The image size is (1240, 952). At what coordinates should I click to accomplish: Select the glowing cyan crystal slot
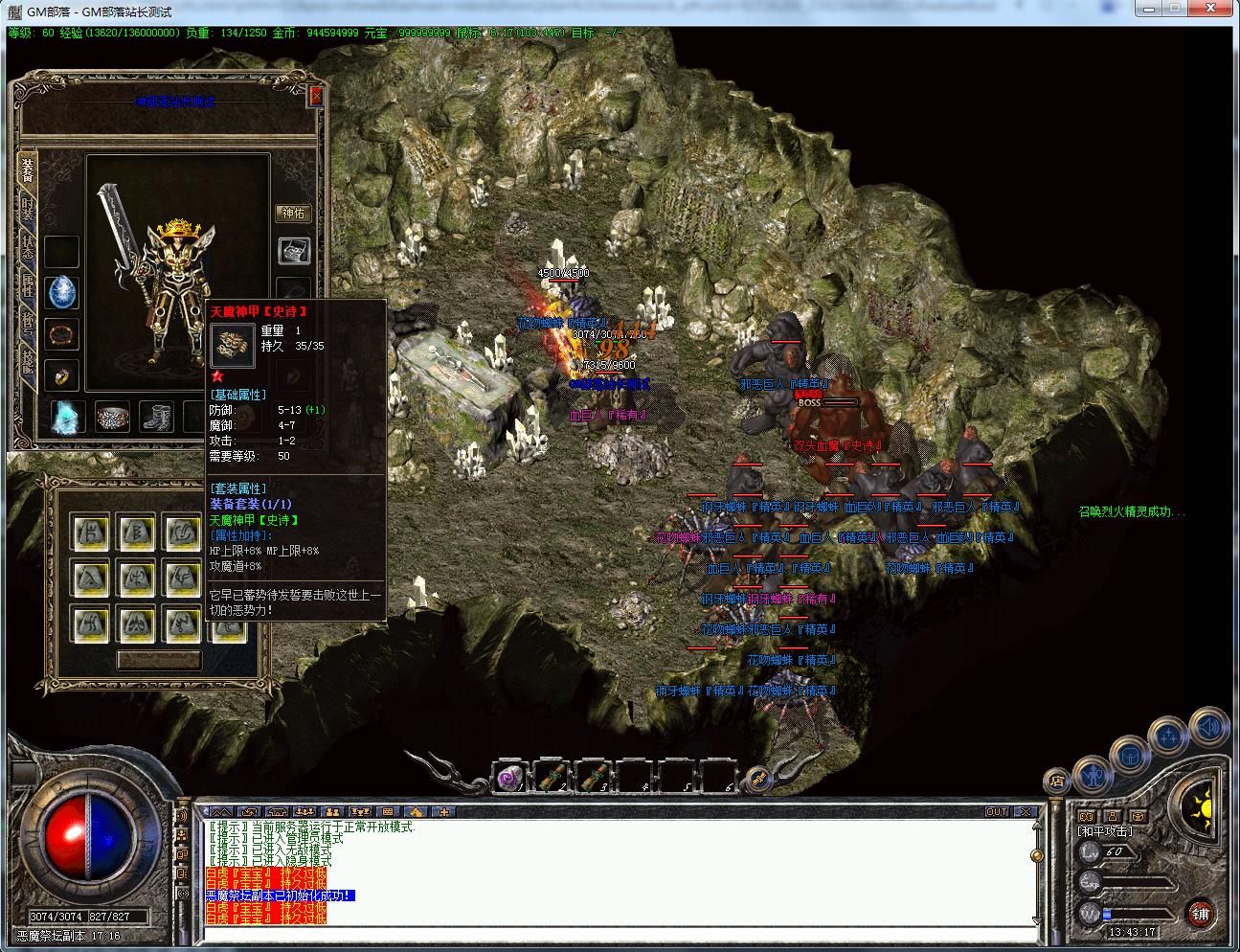coord(67,417)
